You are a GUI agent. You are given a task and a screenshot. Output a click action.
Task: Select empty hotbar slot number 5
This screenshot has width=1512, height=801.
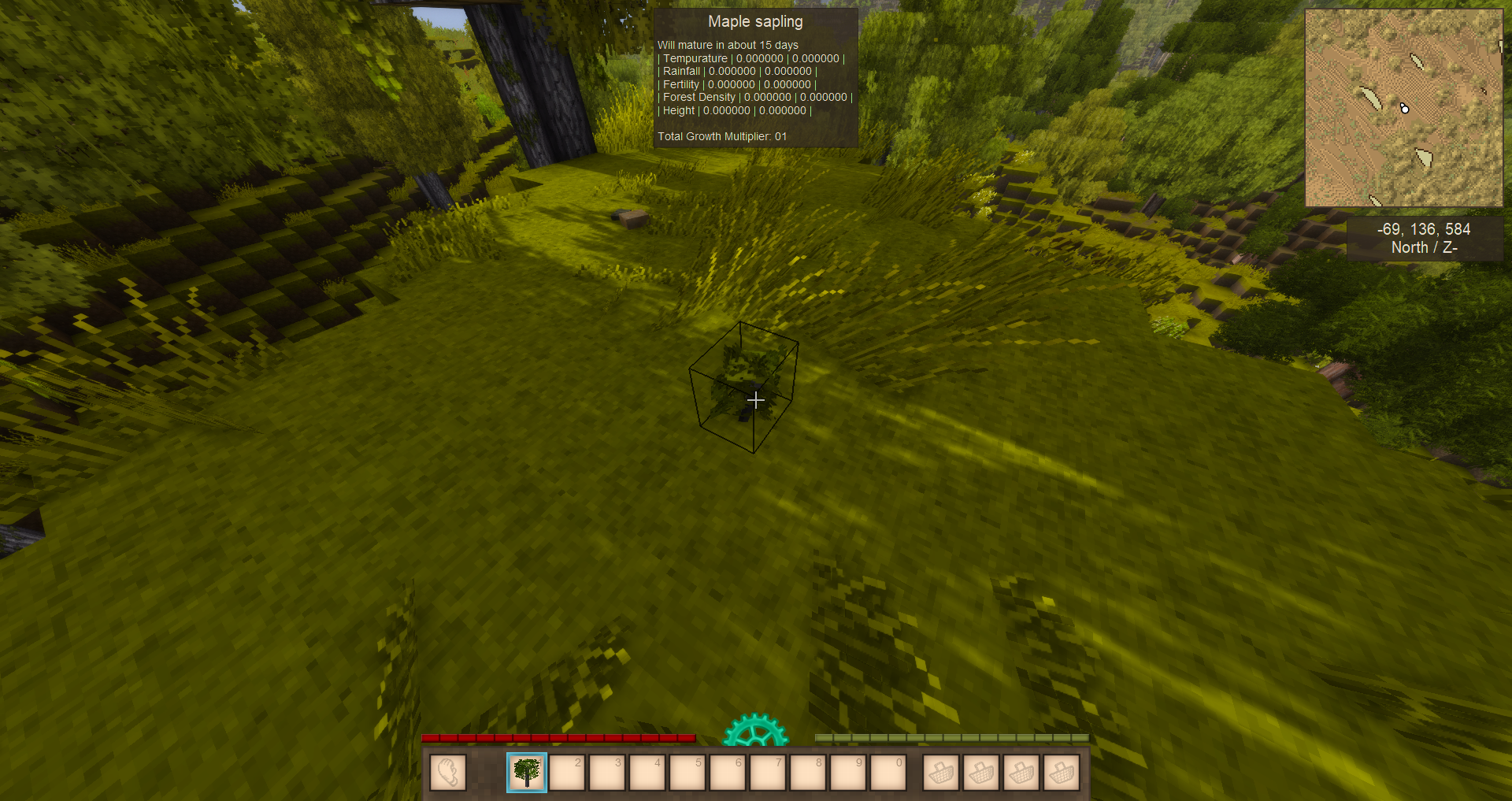click(x=687, y=773)
